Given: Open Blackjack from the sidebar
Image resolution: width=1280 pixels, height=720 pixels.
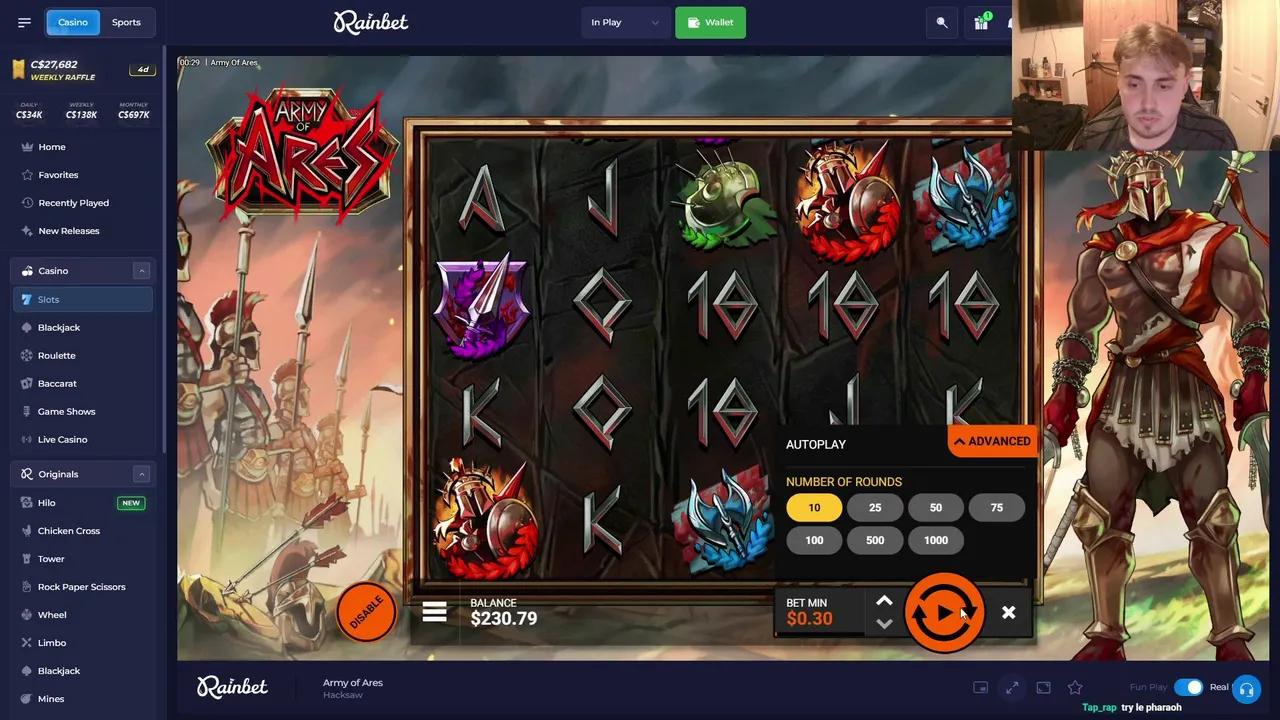Looking at the screenshot, I should point(58,327).
